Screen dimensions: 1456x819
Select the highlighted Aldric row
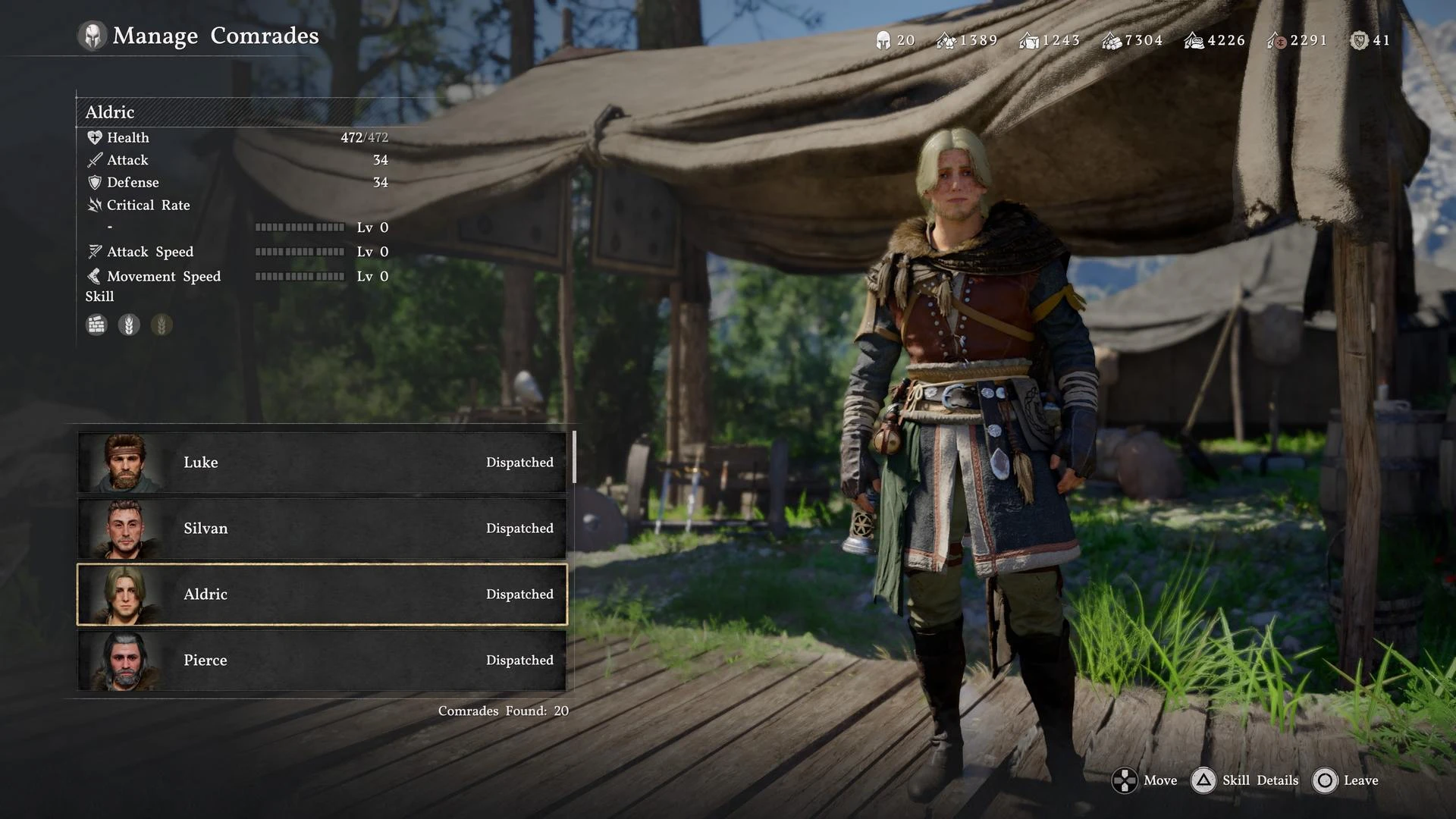pos(322,595)
